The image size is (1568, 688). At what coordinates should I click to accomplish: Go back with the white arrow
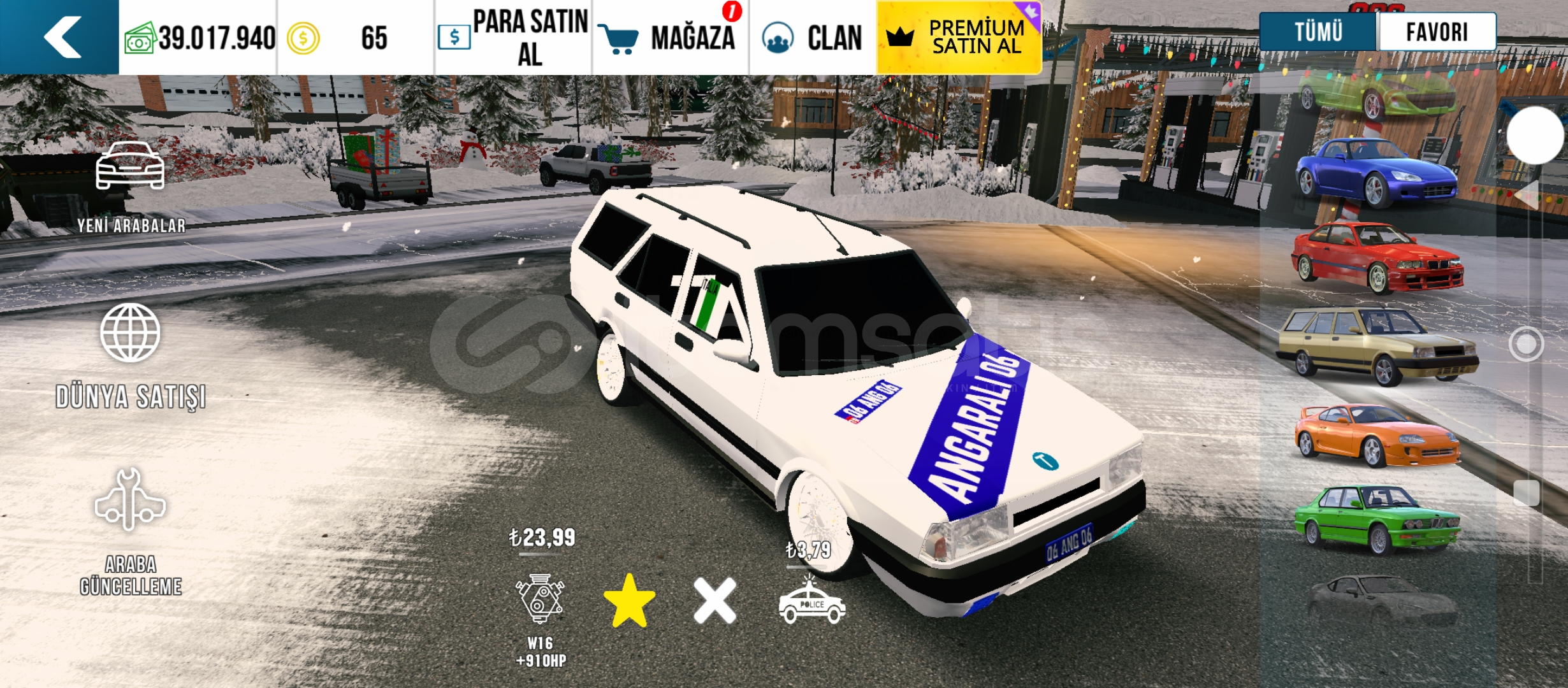tap(61, 37)
